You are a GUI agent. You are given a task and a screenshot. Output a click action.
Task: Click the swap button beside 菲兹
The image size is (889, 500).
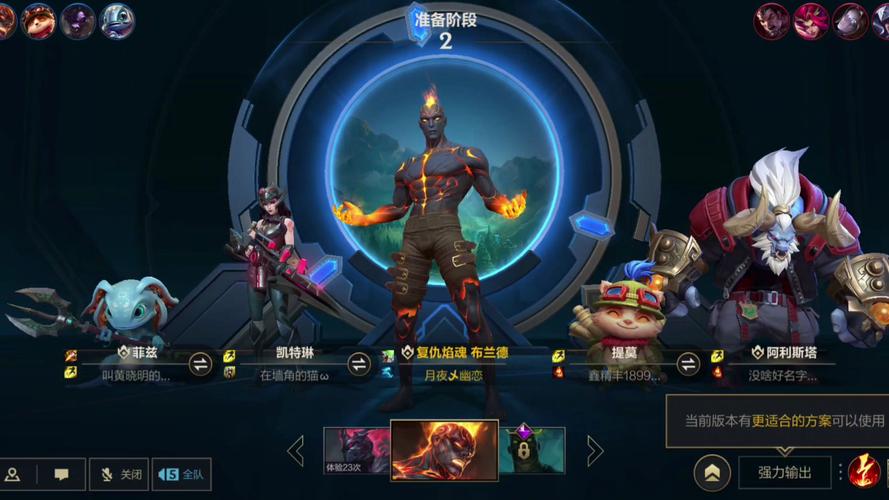coord(200,364)
